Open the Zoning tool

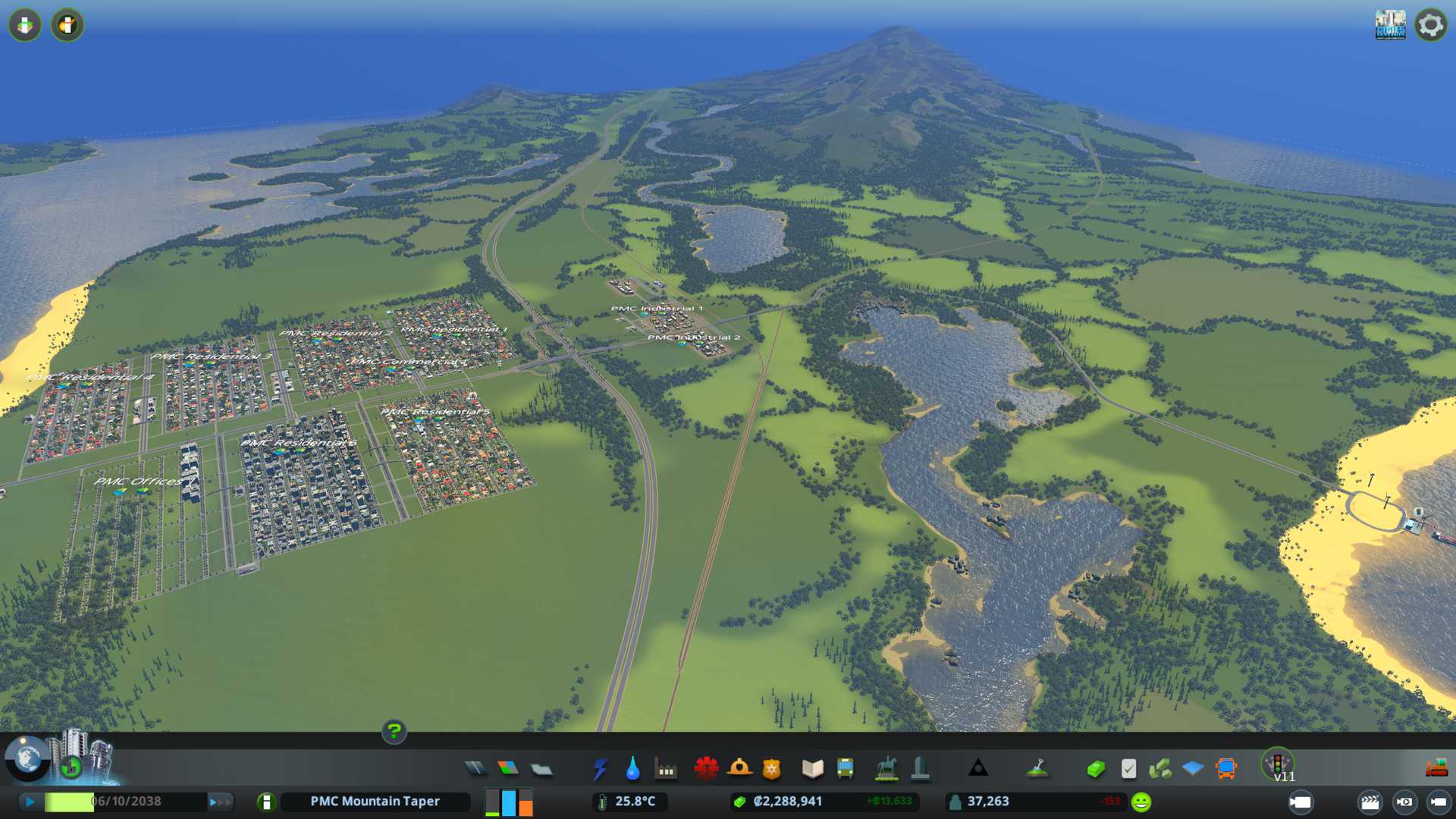tap(508, 769)
